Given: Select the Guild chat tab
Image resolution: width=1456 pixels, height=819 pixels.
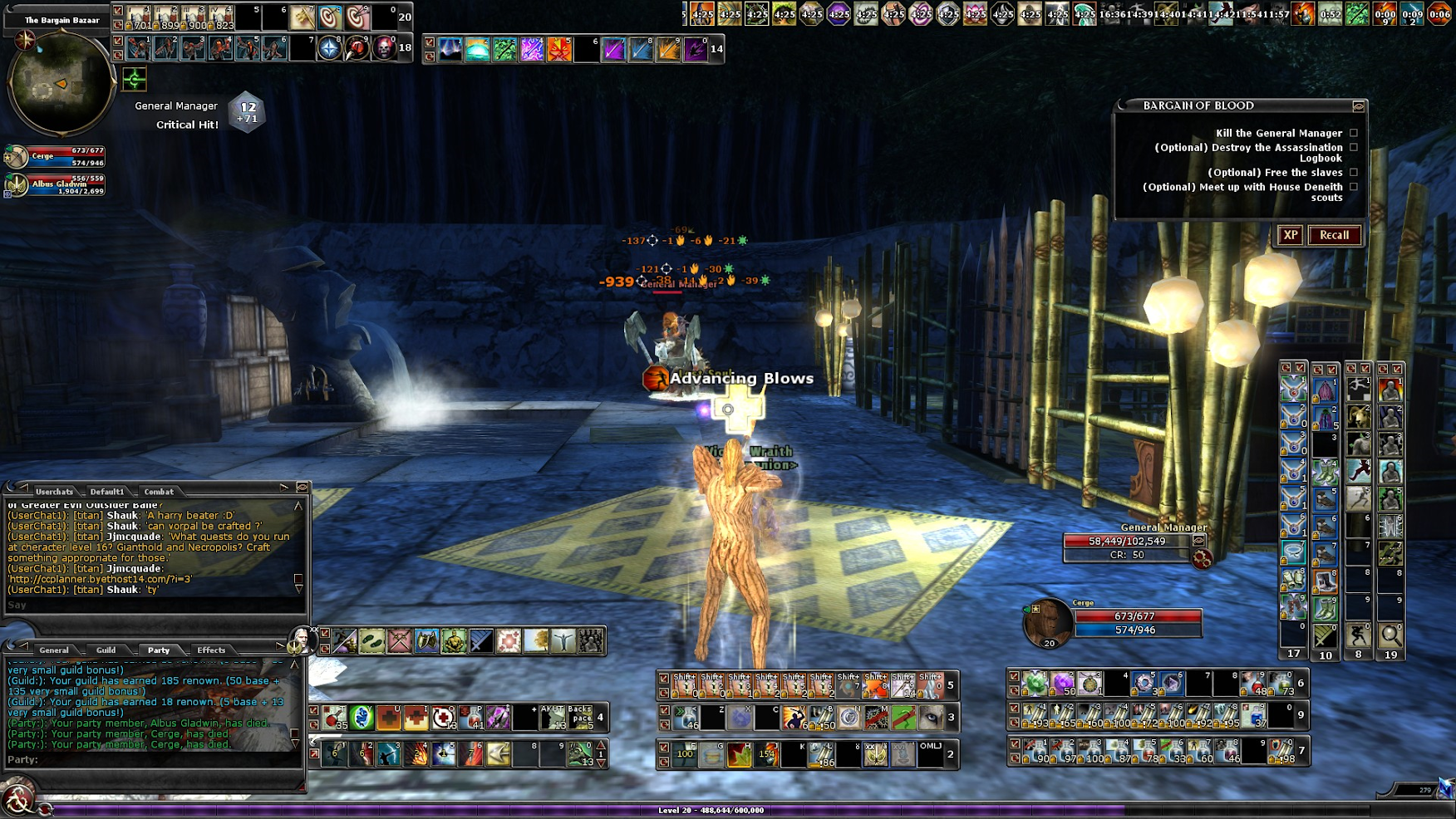Looking at the screenshot, I should (106, 650).
